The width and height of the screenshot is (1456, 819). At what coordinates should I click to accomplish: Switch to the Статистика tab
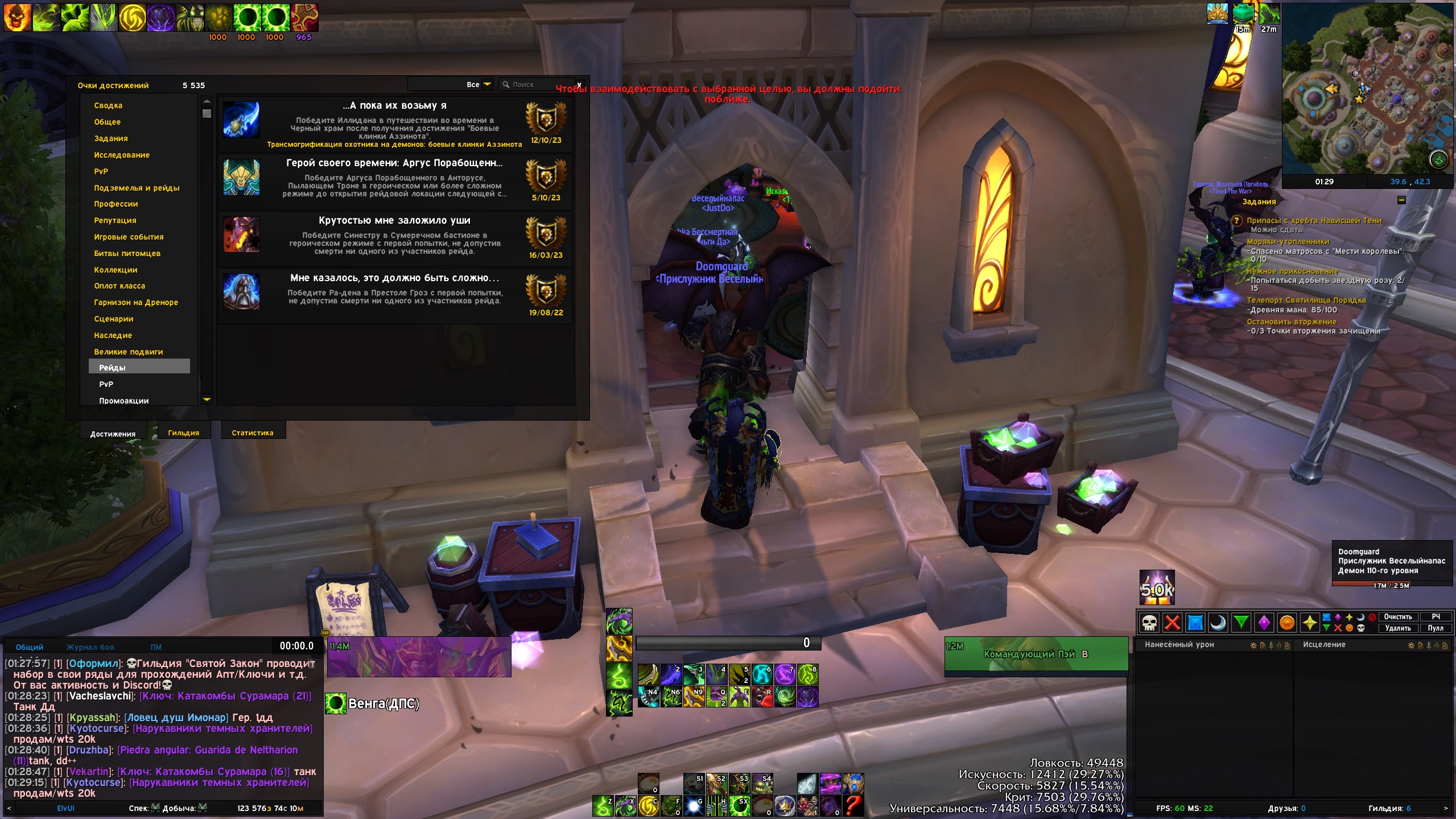click(x=252, y=433)
